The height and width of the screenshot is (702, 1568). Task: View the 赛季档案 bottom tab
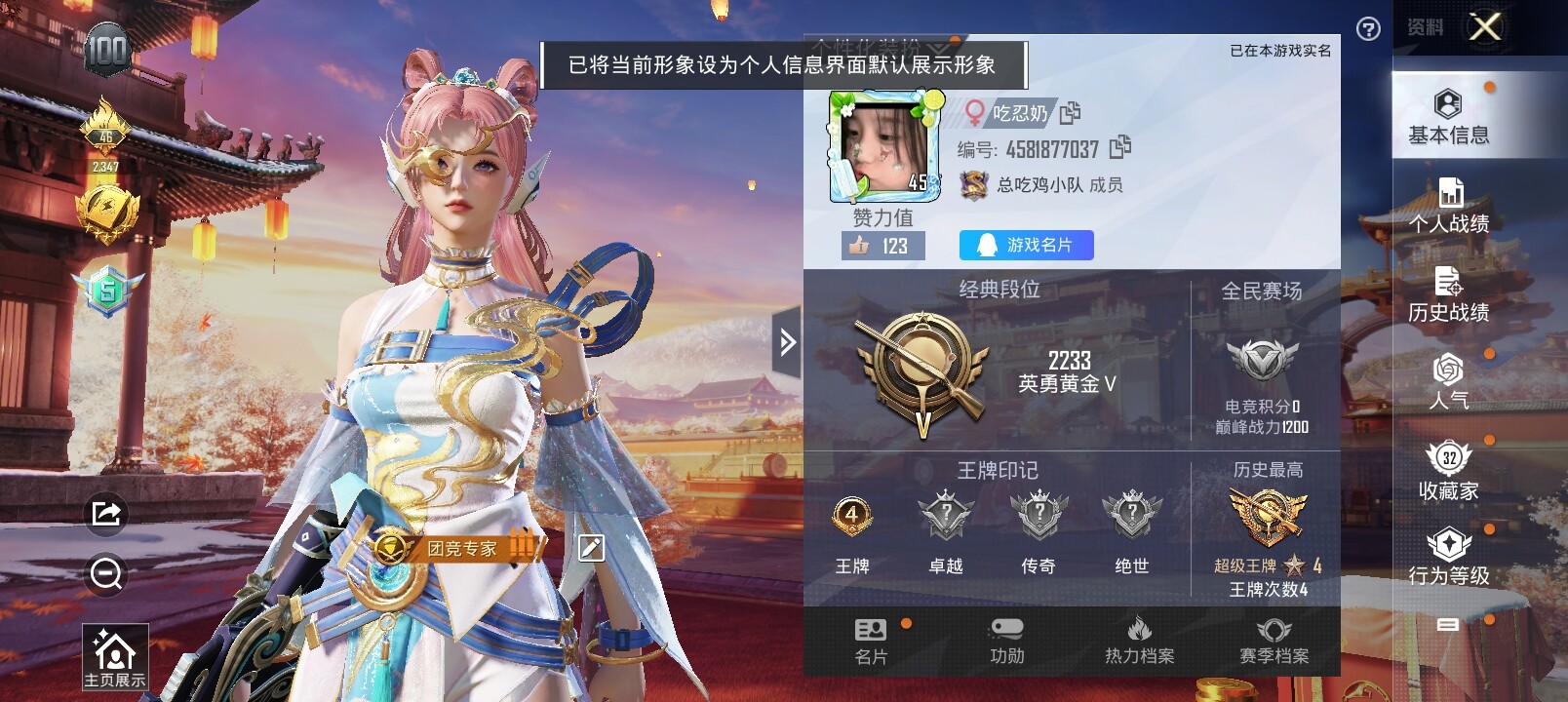1274,642
